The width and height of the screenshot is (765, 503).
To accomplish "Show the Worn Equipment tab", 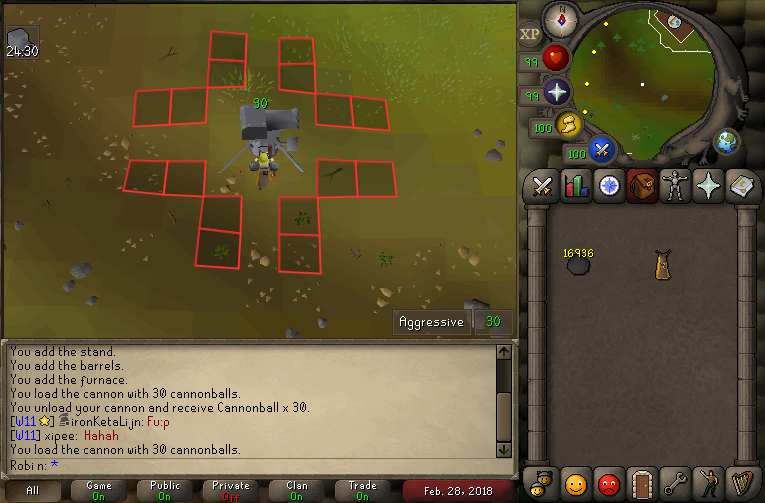I will pos(675,186).
